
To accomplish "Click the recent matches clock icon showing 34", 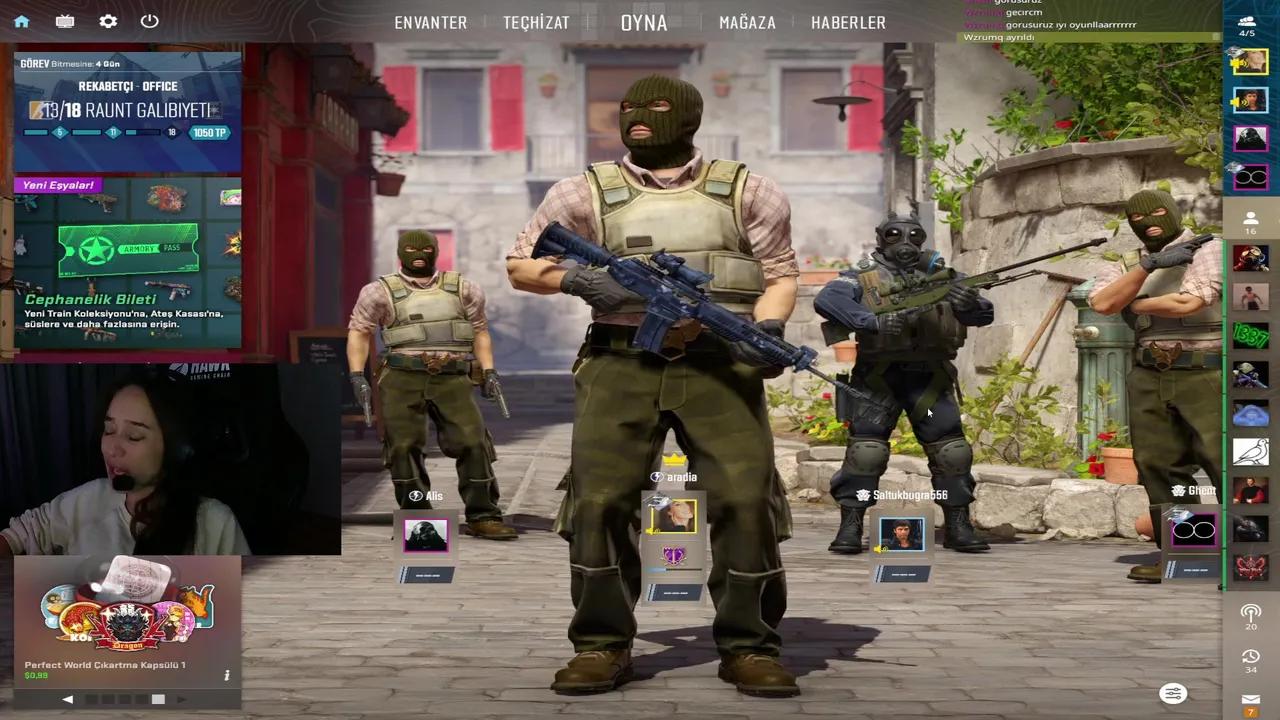I will (x=1250, y=657).
